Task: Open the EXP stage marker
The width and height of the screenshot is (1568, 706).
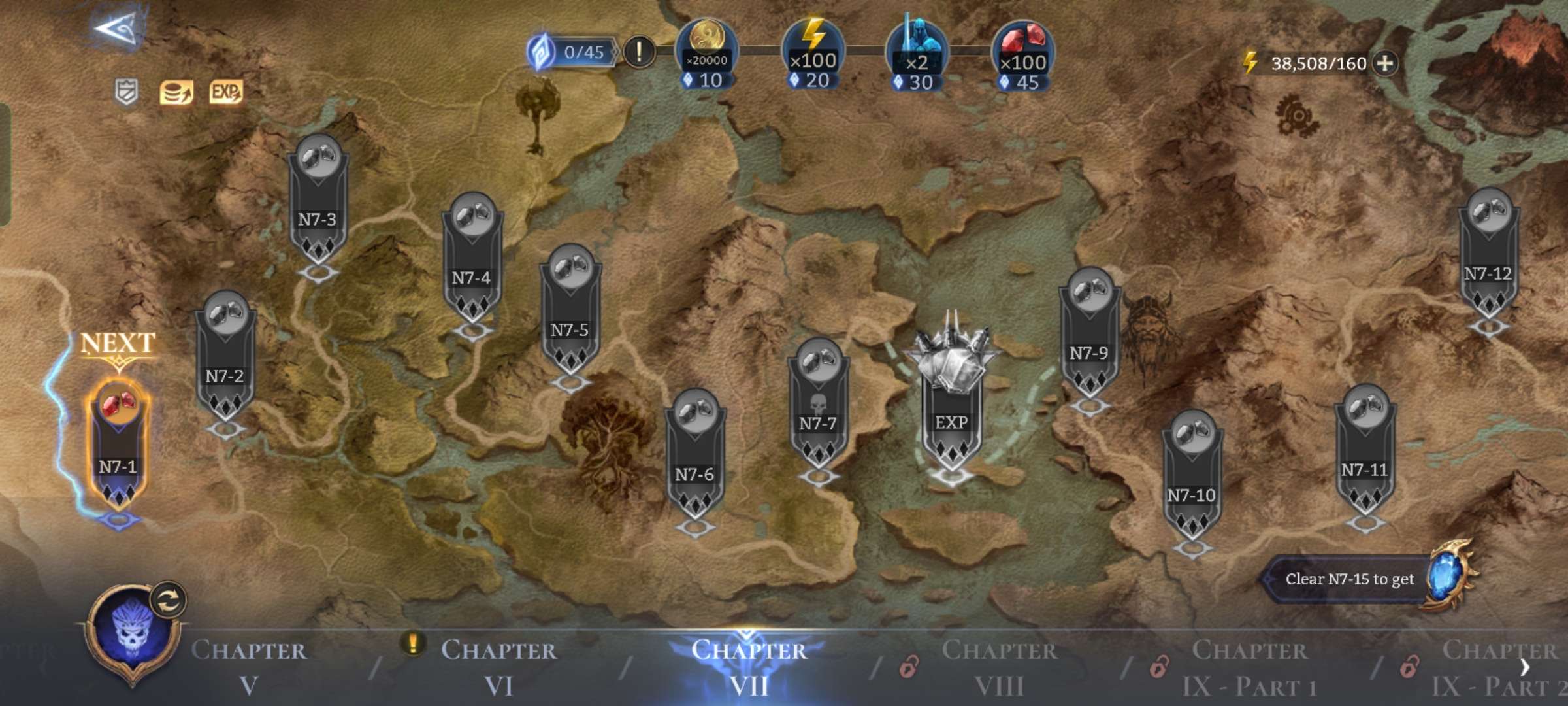Action: pyautogui.click(x=951, y=405)
